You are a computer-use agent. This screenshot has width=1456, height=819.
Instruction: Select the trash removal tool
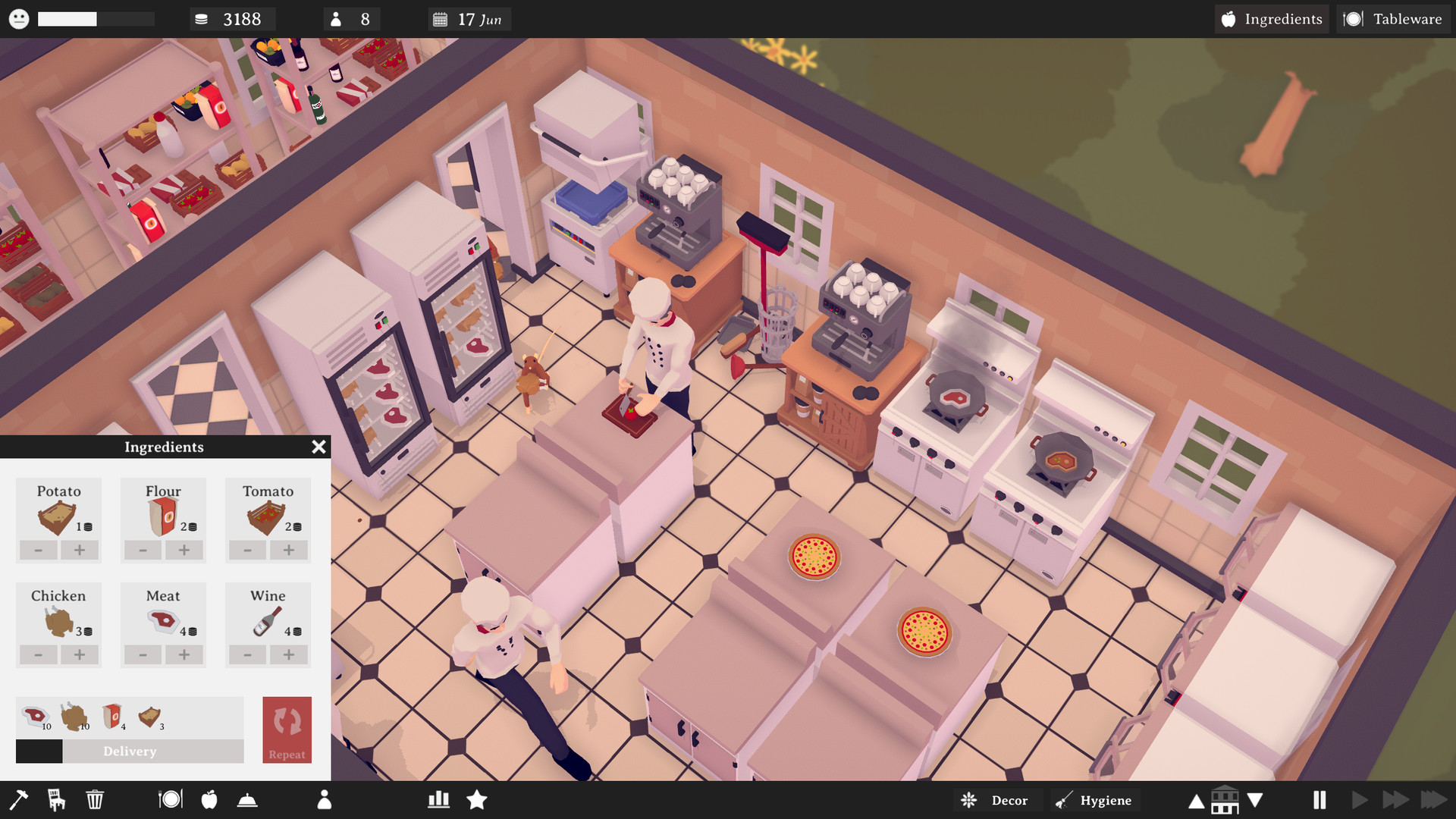[94, 799]
